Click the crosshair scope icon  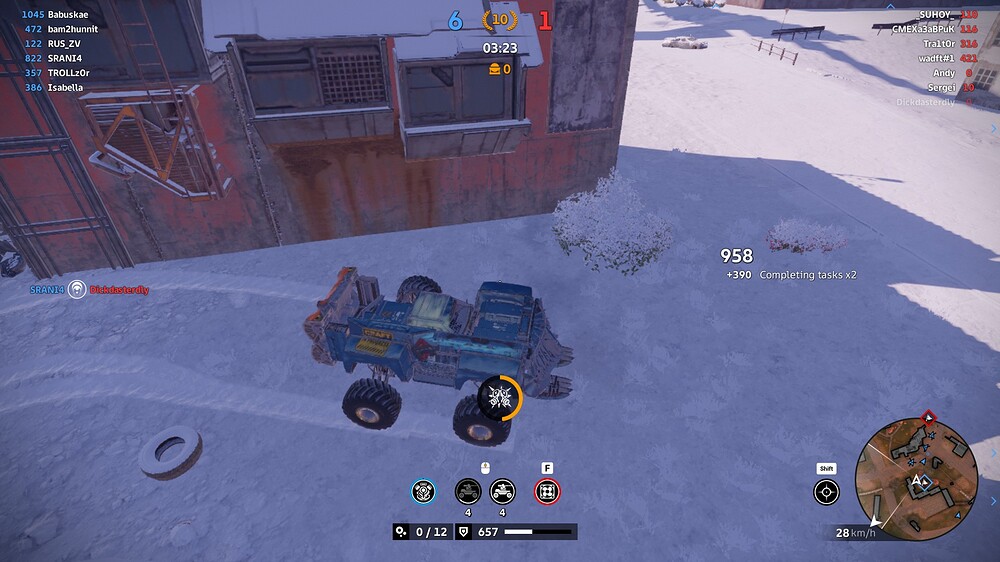click(x=826, y=491)
